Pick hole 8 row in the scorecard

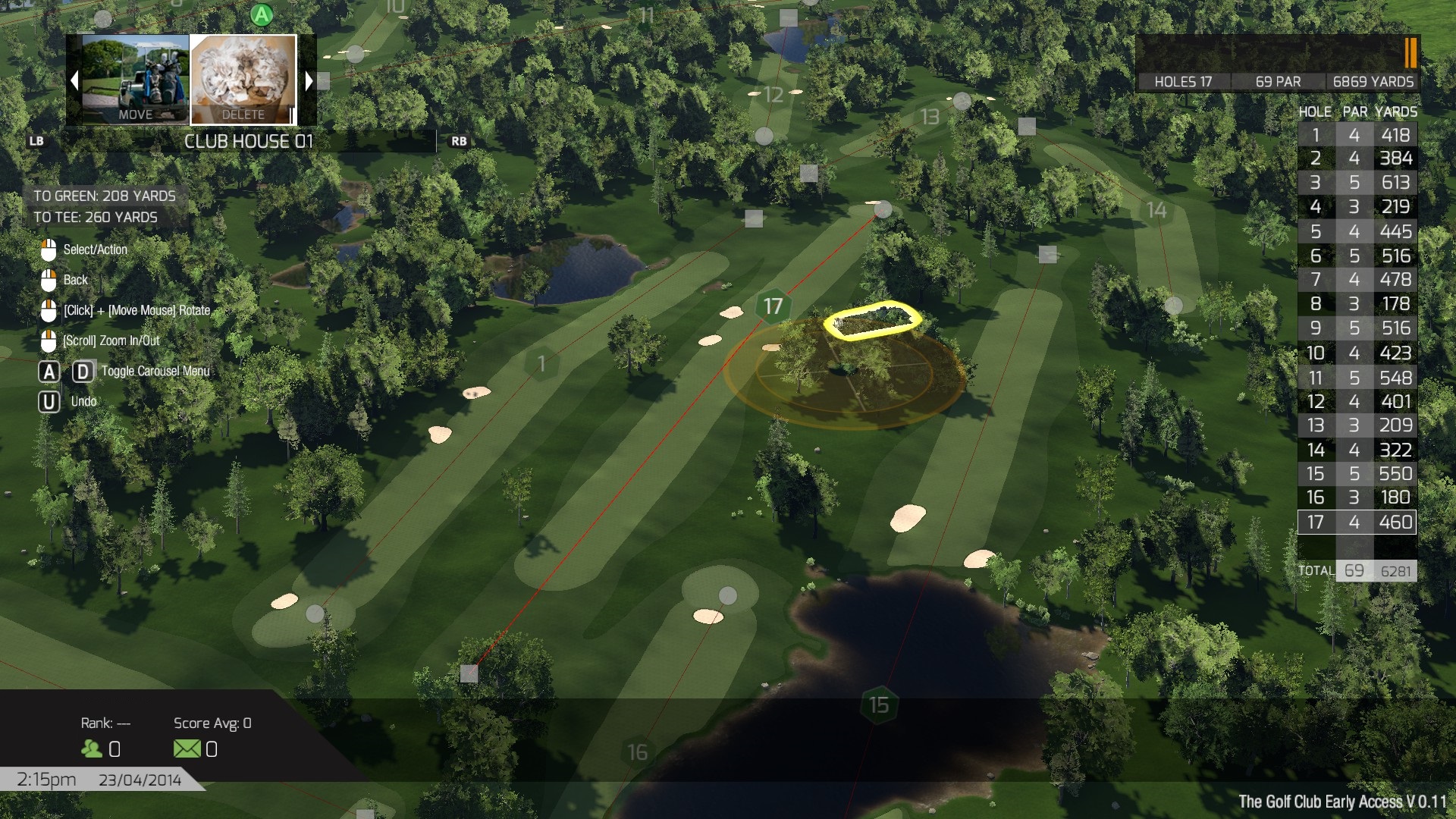tap(1357, 304)
